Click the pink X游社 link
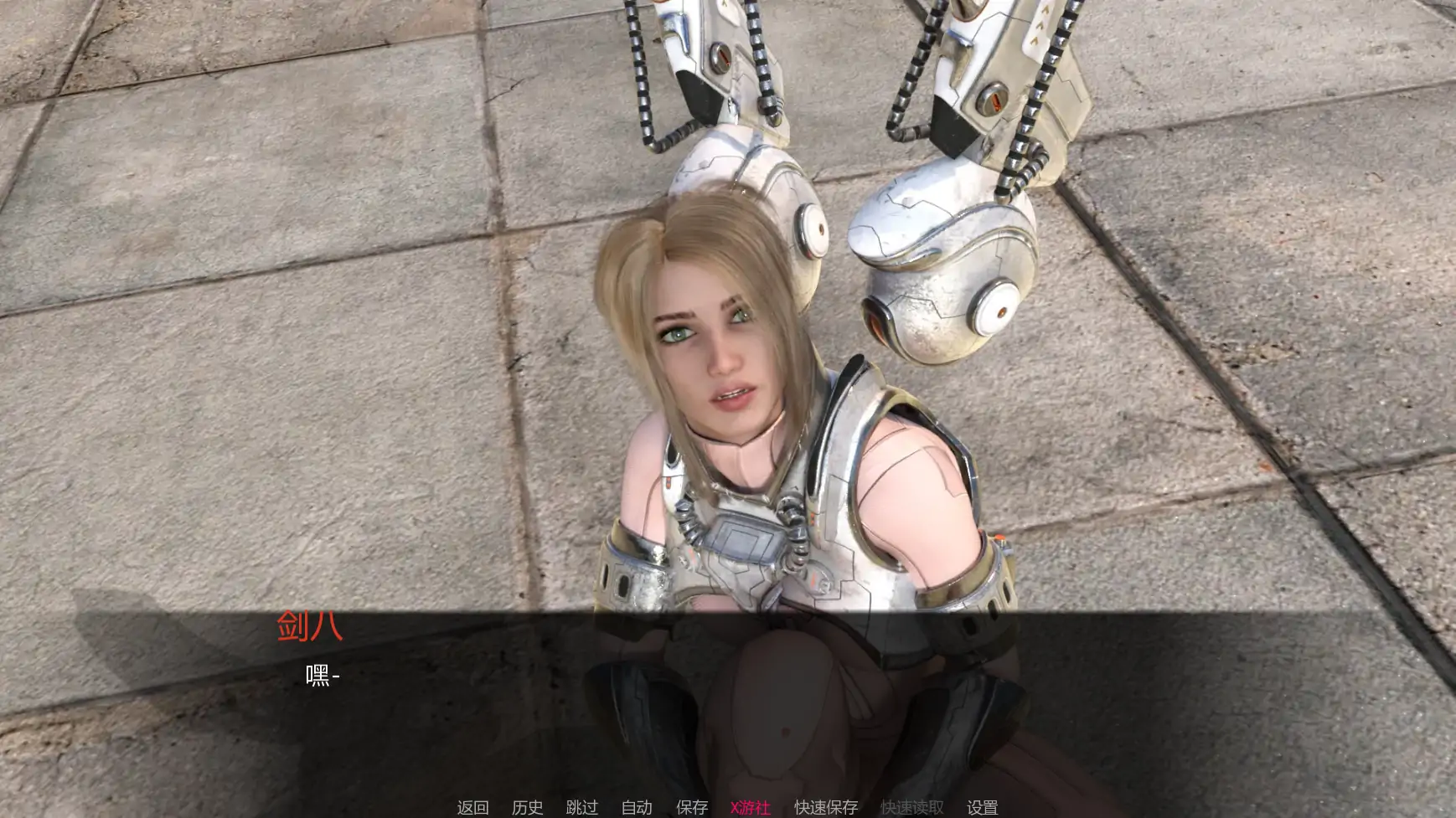Image resolution: width=1456 pixels, height=818 pixels. 750,807
